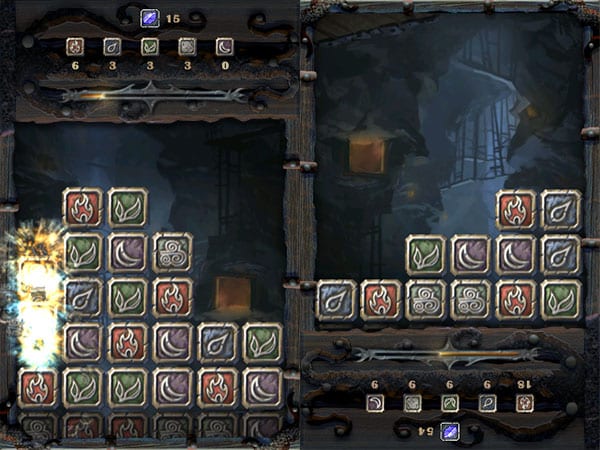Click the fire rune icon showing count 6
600x450 pixels.
click(x=74, y=46)
